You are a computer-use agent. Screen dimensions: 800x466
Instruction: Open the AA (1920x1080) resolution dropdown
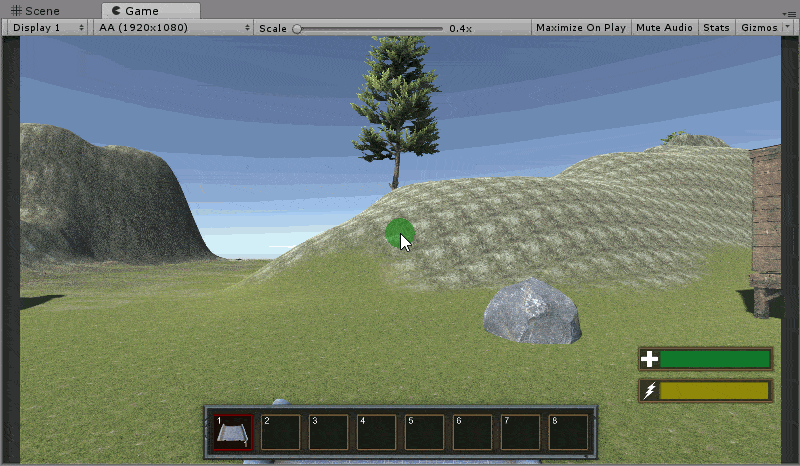click(173, 28)
